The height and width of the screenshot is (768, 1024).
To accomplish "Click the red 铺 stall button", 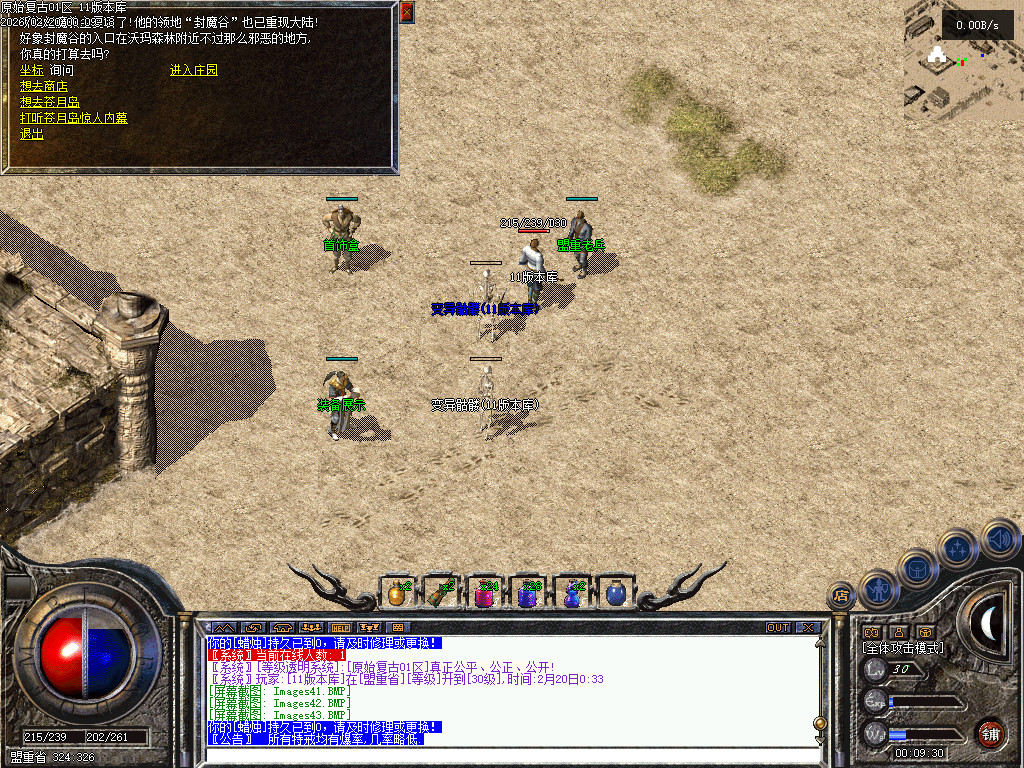I will [990, 733].
